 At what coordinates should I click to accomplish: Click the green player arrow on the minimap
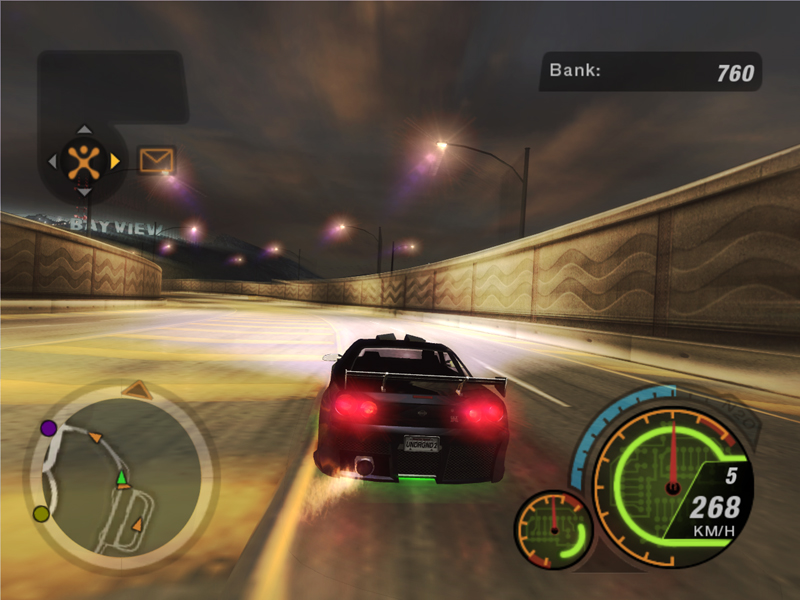pos(122,478)
